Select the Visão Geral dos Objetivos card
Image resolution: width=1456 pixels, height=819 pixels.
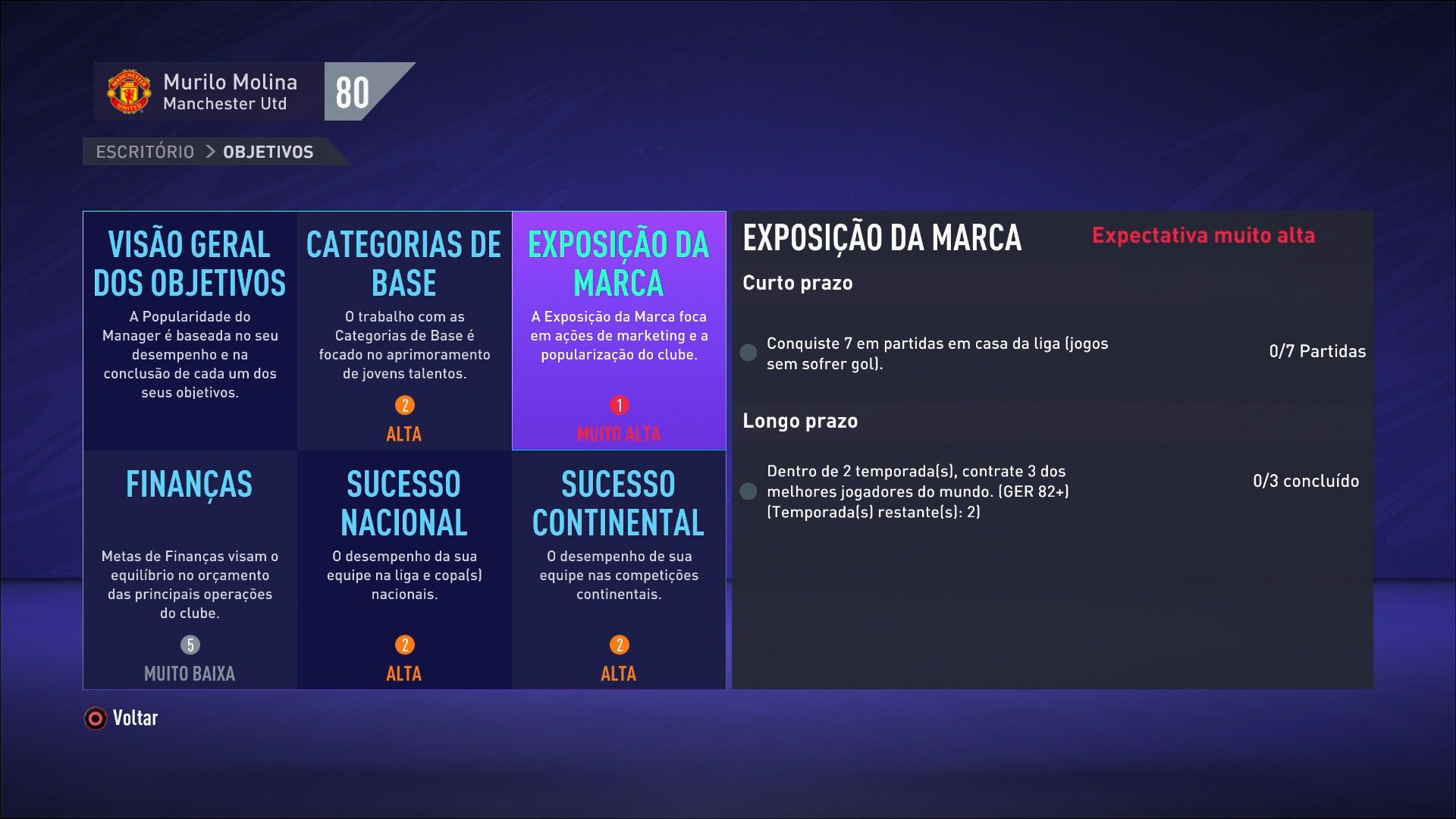tap(190, 326)
